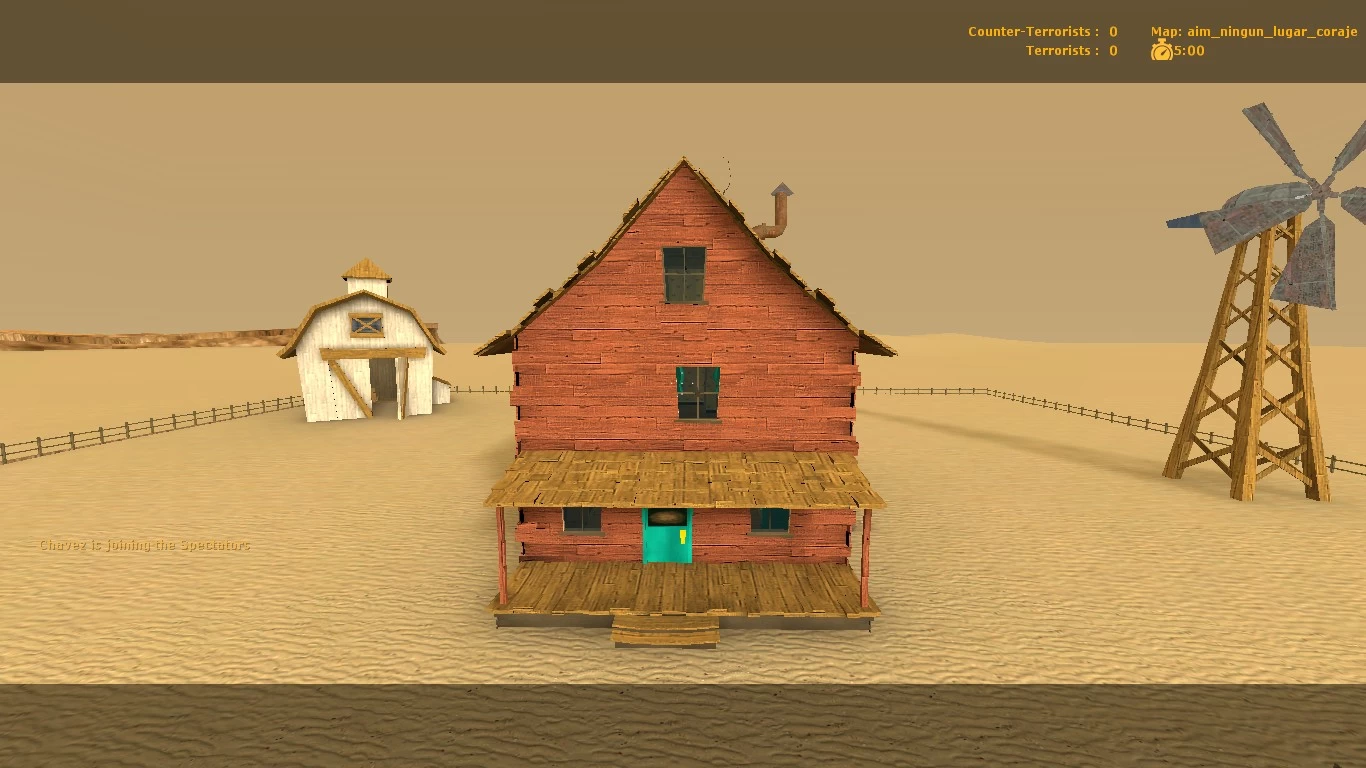This screenshot has height=768, width=1366.
Task: Select the Counter-Terrorists : 0 score entry
Action: click(x=1040, y=31)
